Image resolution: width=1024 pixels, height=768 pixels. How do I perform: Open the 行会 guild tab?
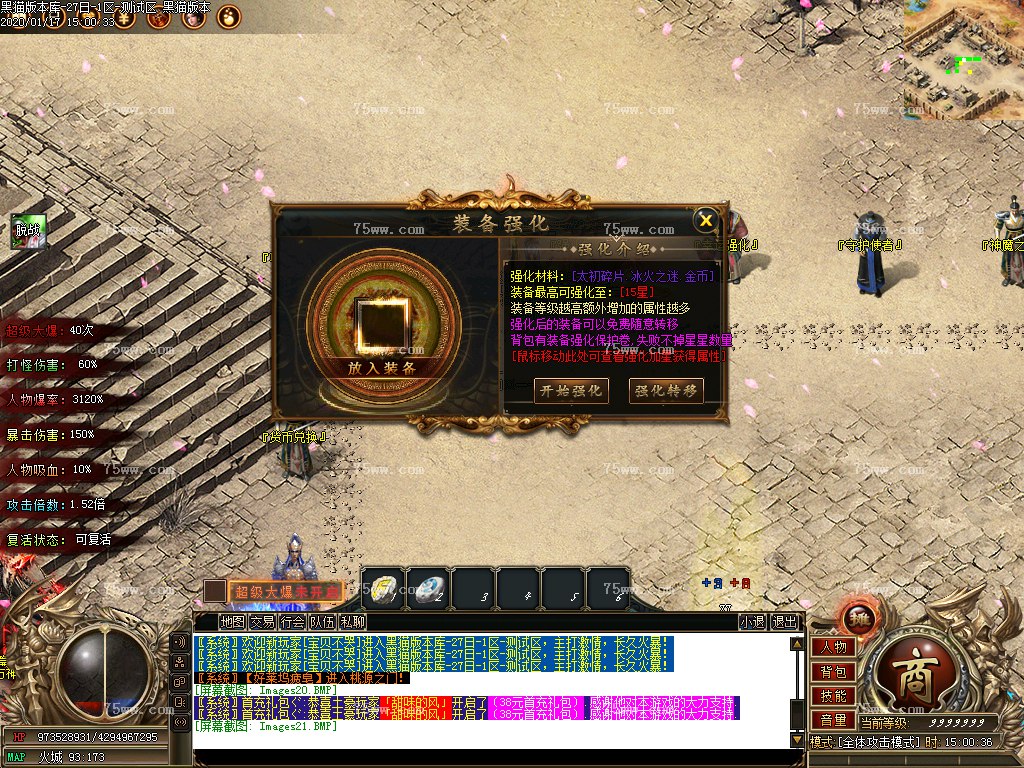coord(293,622)
